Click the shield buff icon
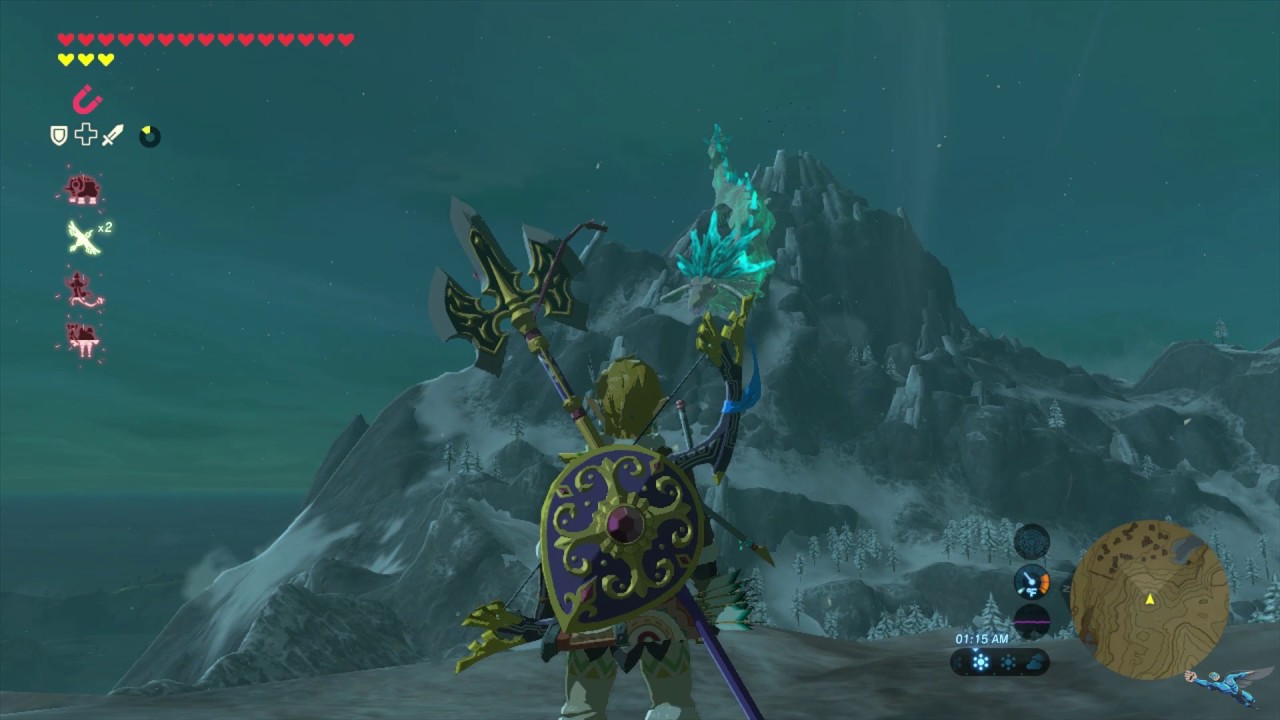 click(x=57, y=134)
